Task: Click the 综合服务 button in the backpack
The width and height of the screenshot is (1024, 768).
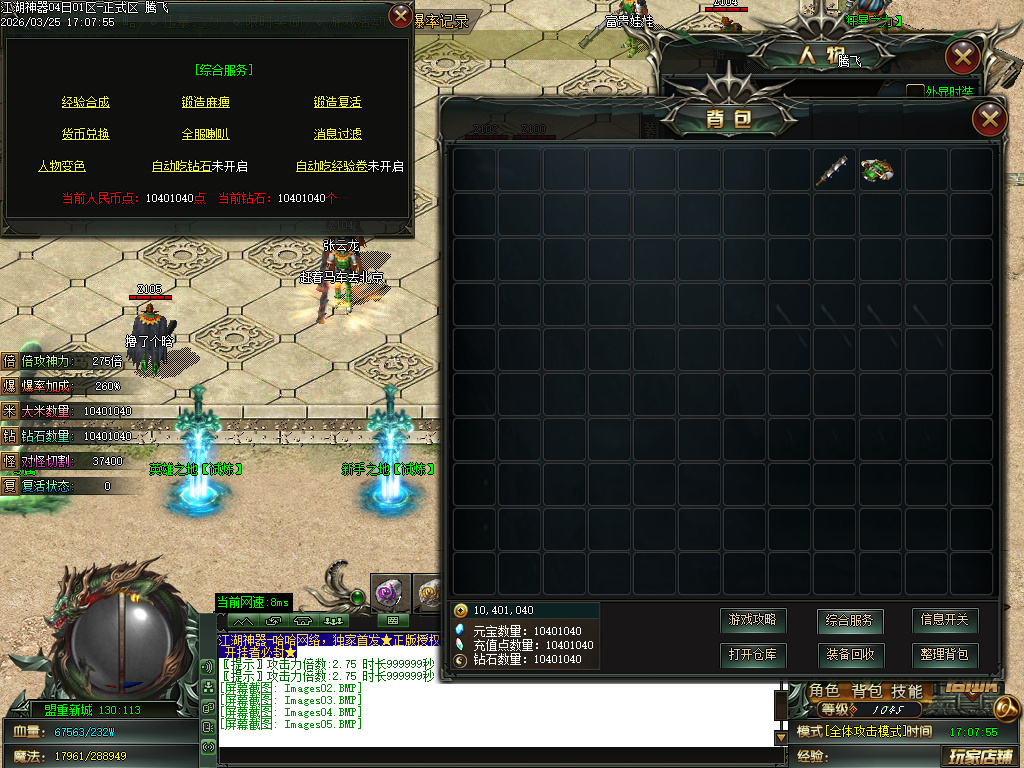Action: 849,620
